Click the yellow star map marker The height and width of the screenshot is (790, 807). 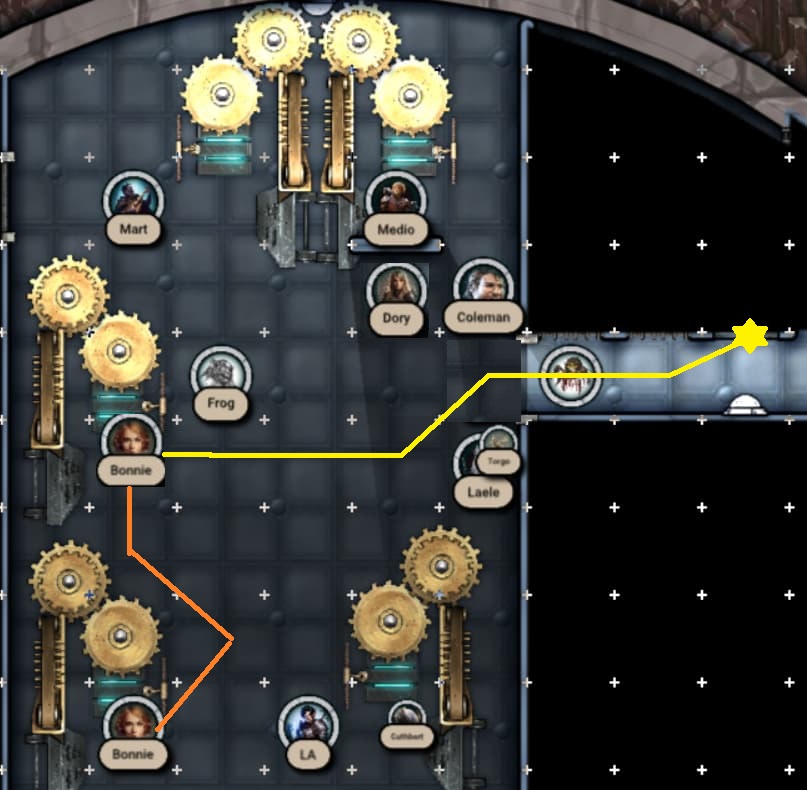coord(749,336)
